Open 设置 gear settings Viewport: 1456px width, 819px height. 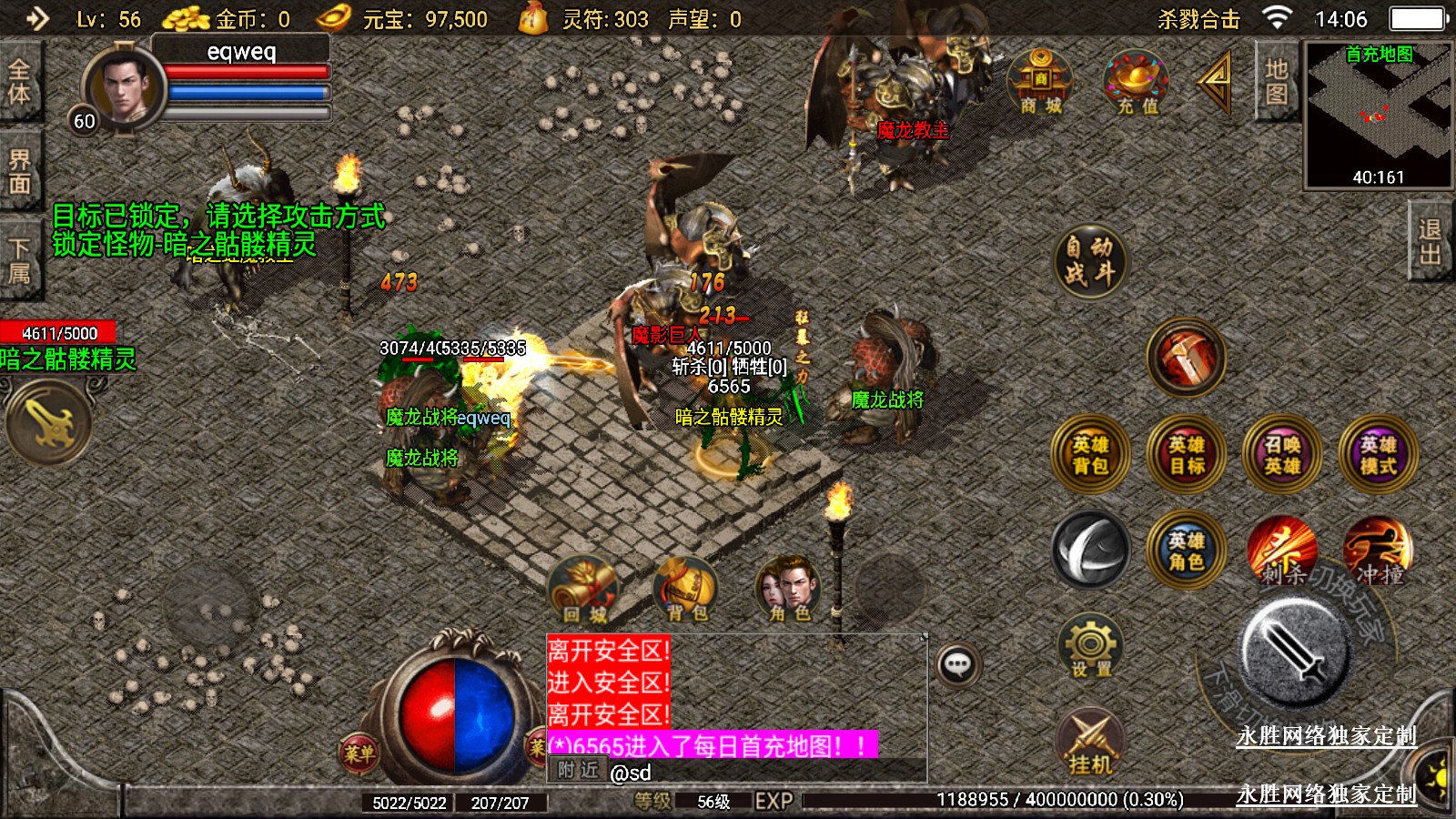[x=1090, y=647]
